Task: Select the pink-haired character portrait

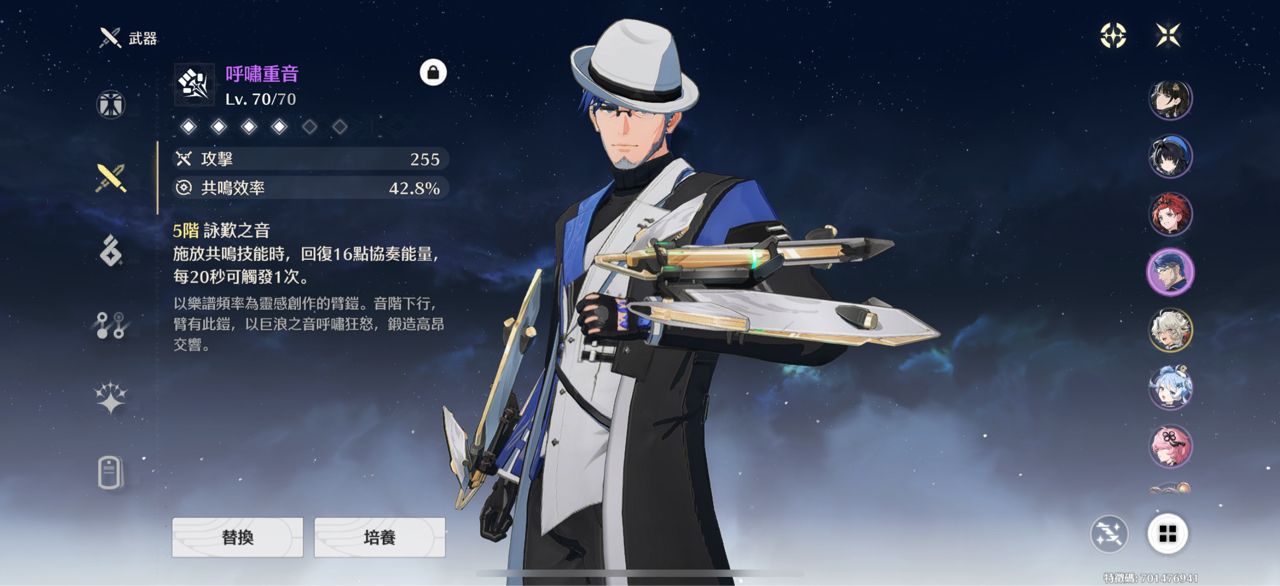Action: click(1170, 445)
